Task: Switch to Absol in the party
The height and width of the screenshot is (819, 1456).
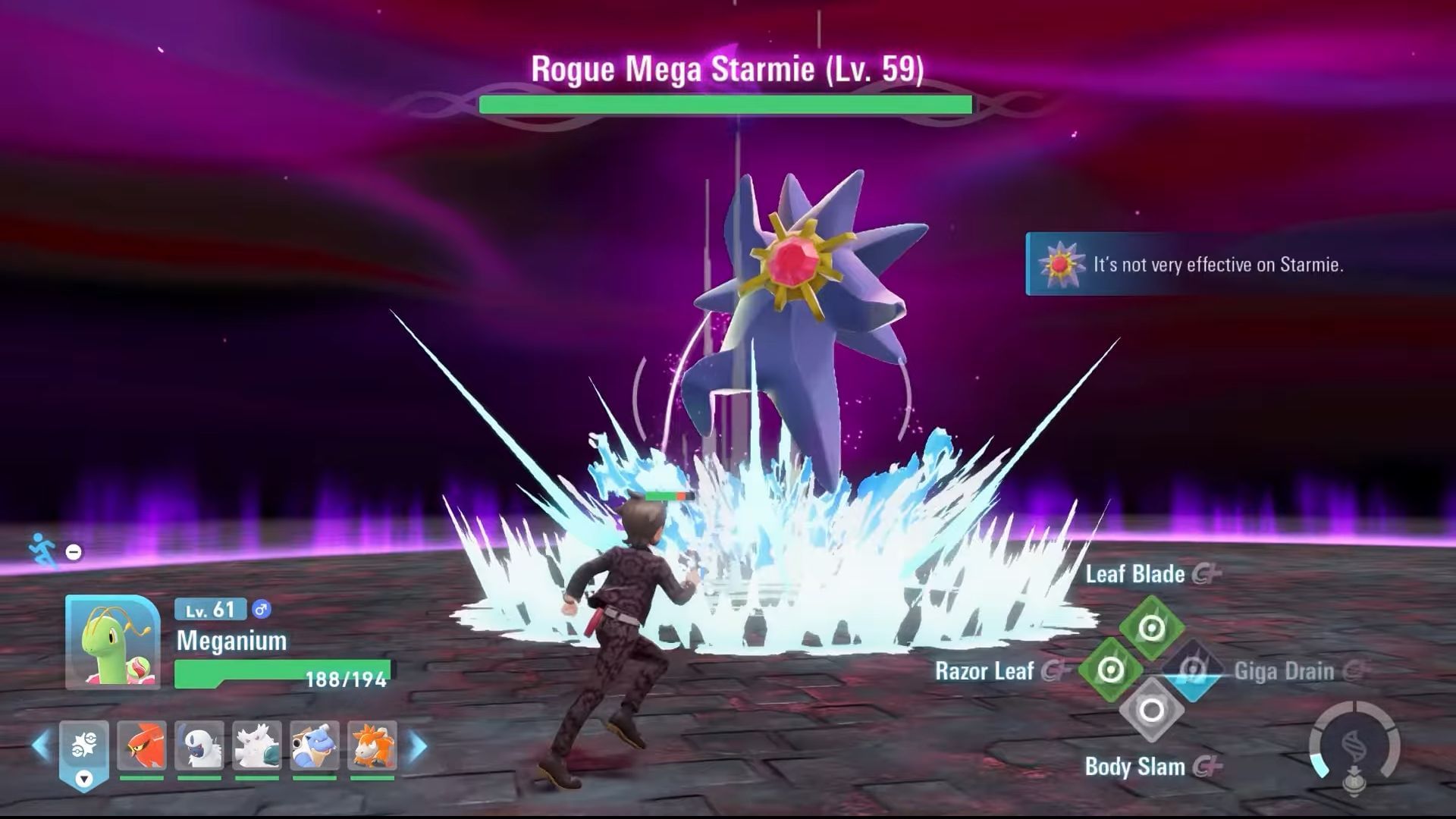Action: click(x=199, y=746)
